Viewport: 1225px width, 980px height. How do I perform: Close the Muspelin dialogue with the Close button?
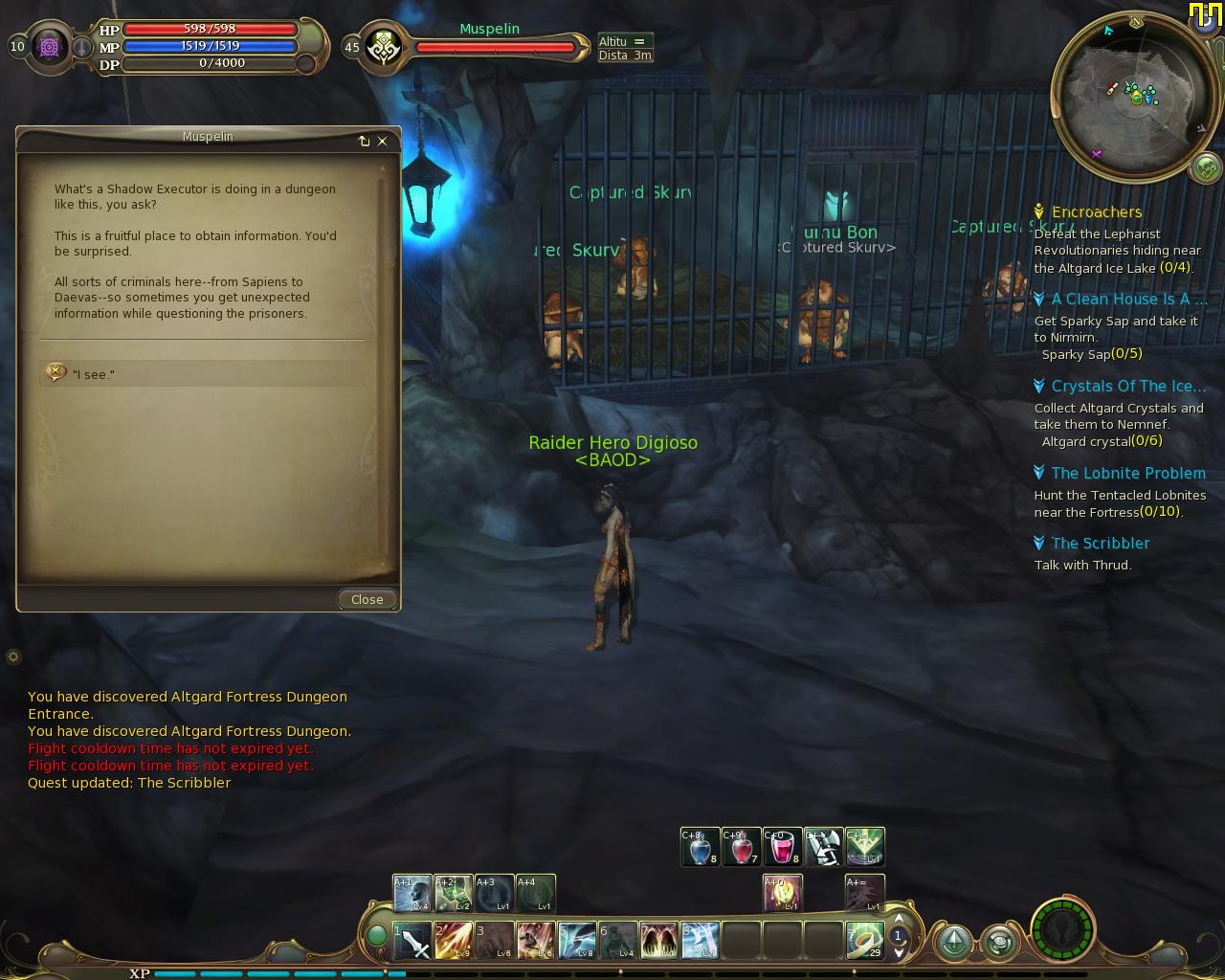(367, 599)
